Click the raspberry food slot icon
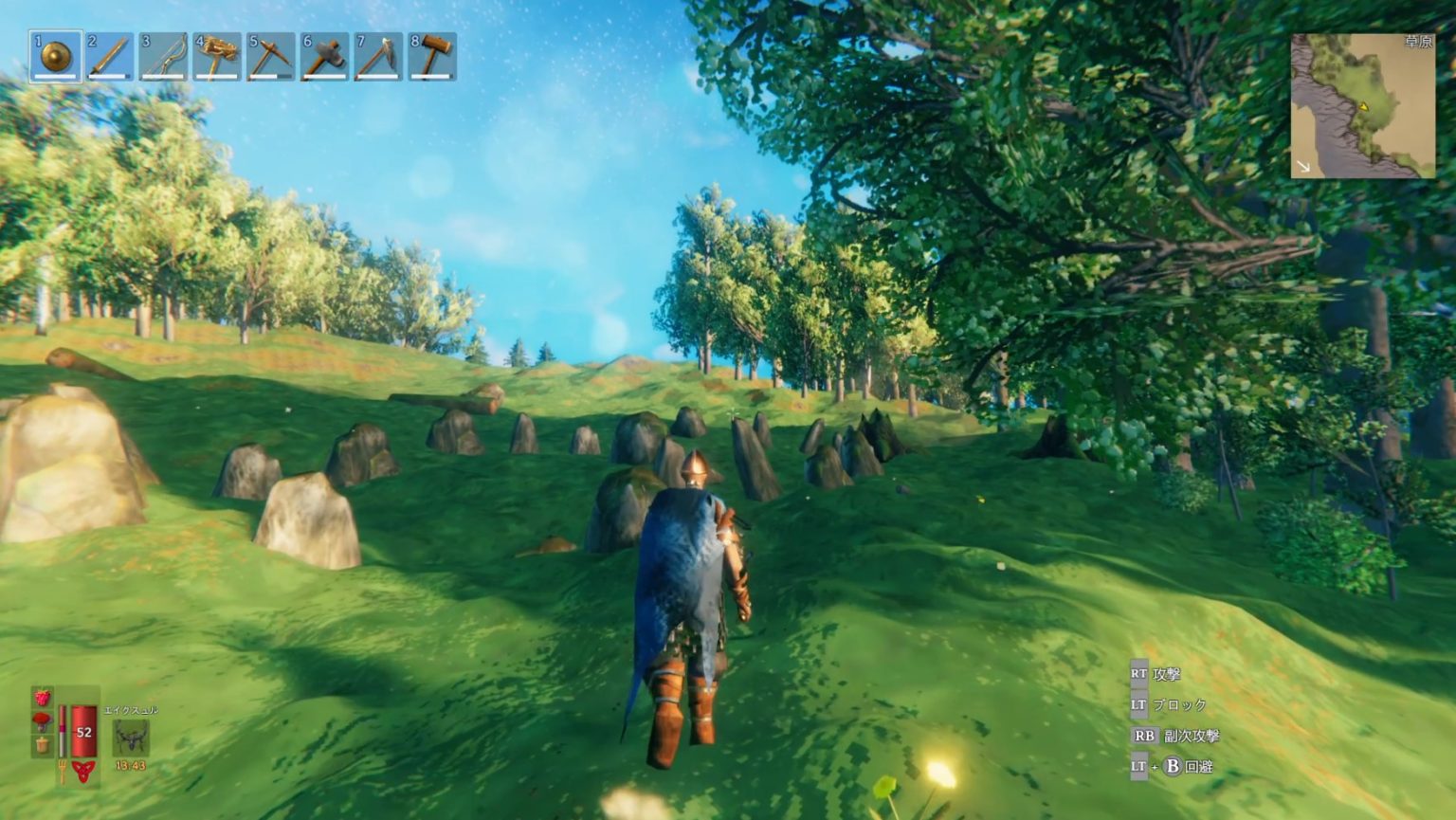1456x820 pixels. pos(43,695)
